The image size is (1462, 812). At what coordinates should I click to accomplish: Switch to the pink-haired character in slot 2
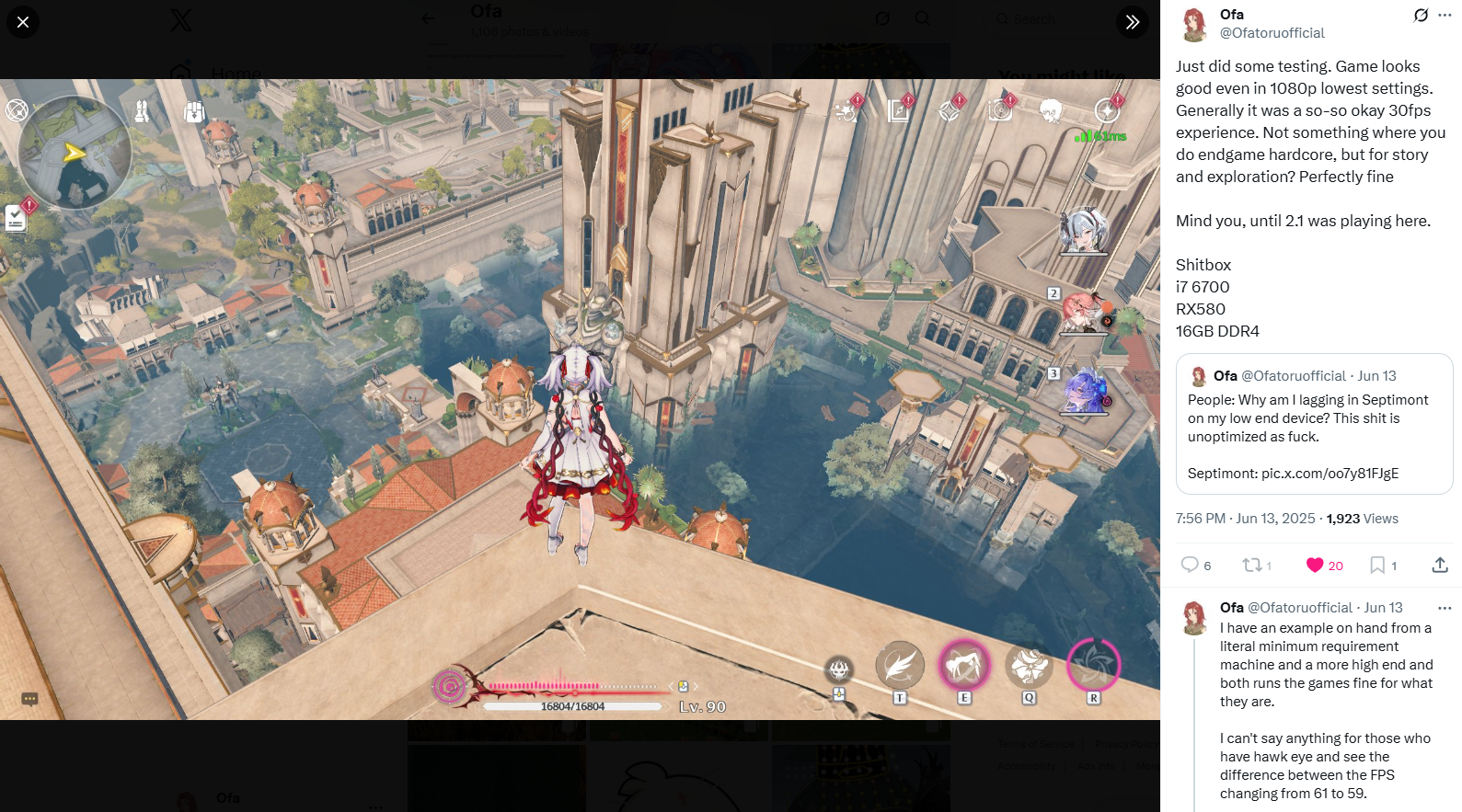[1085, 313]
